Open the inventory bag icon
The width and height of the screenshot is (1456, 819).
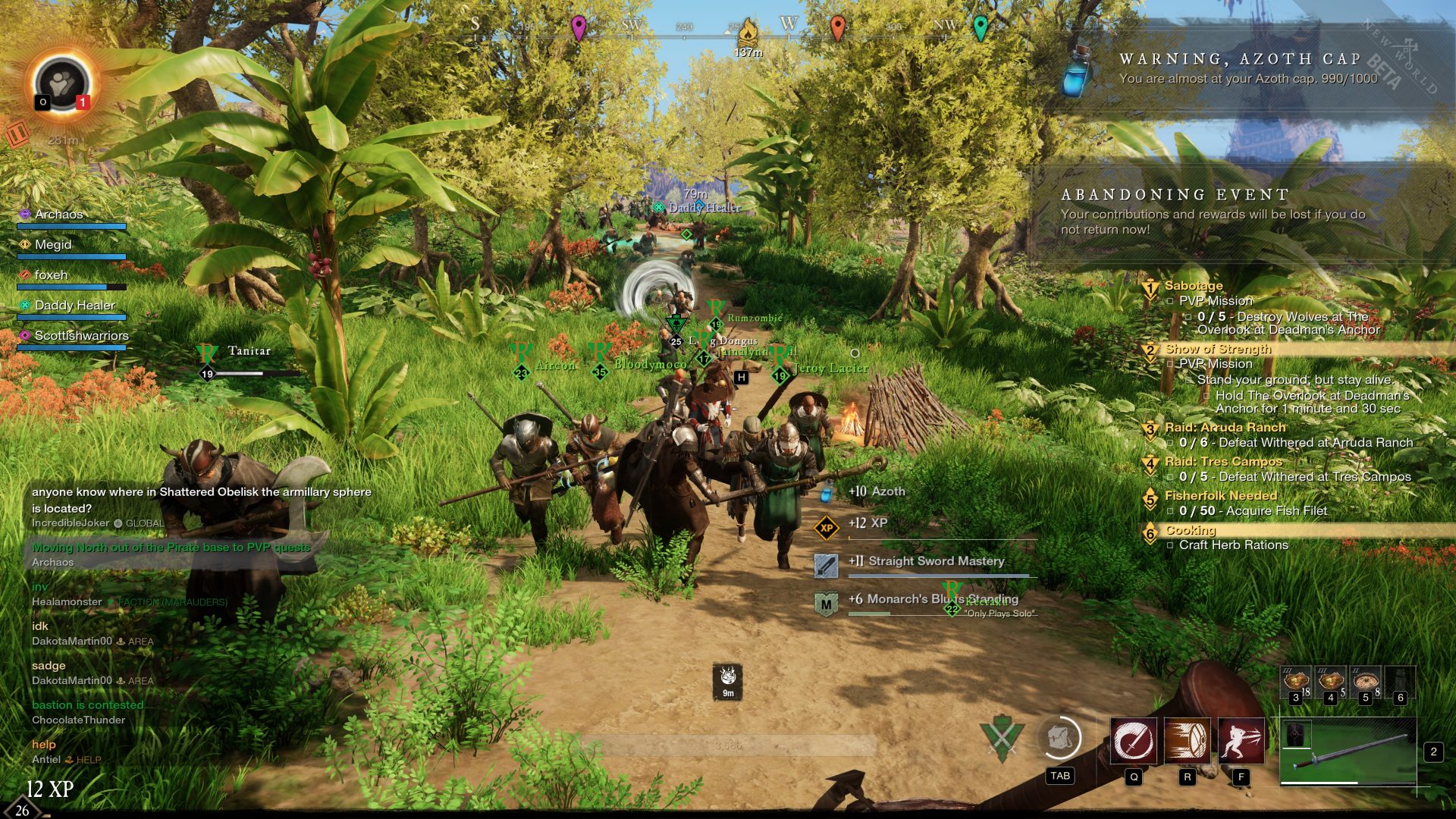pyautogui.click(x=1059, y=738)
